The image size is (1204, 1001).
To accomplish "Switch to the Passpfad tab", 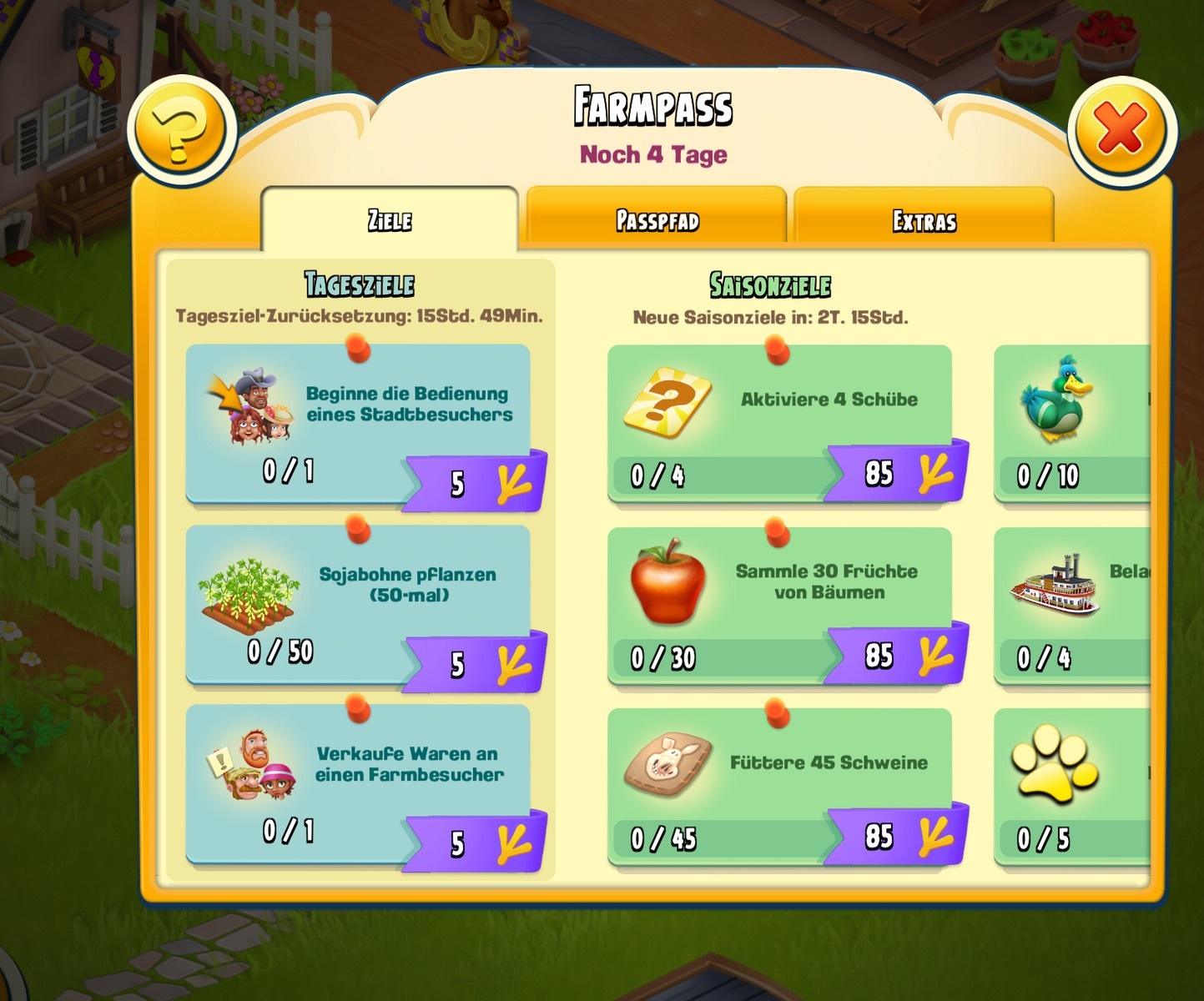I will tap(657, 219).
